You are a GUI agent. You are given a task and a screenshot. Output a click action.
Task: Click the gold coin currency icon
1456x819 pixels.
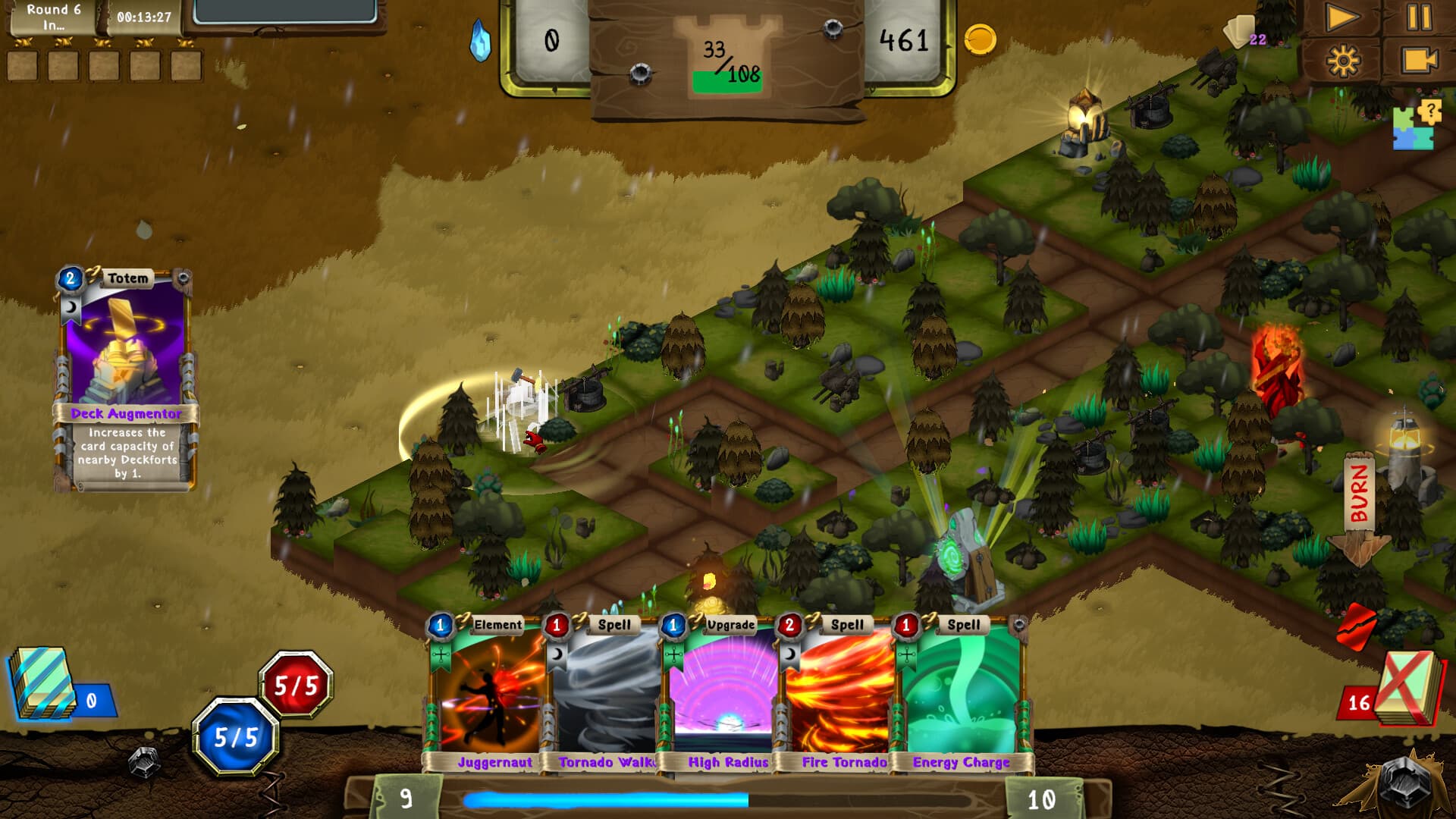[978, 39]
